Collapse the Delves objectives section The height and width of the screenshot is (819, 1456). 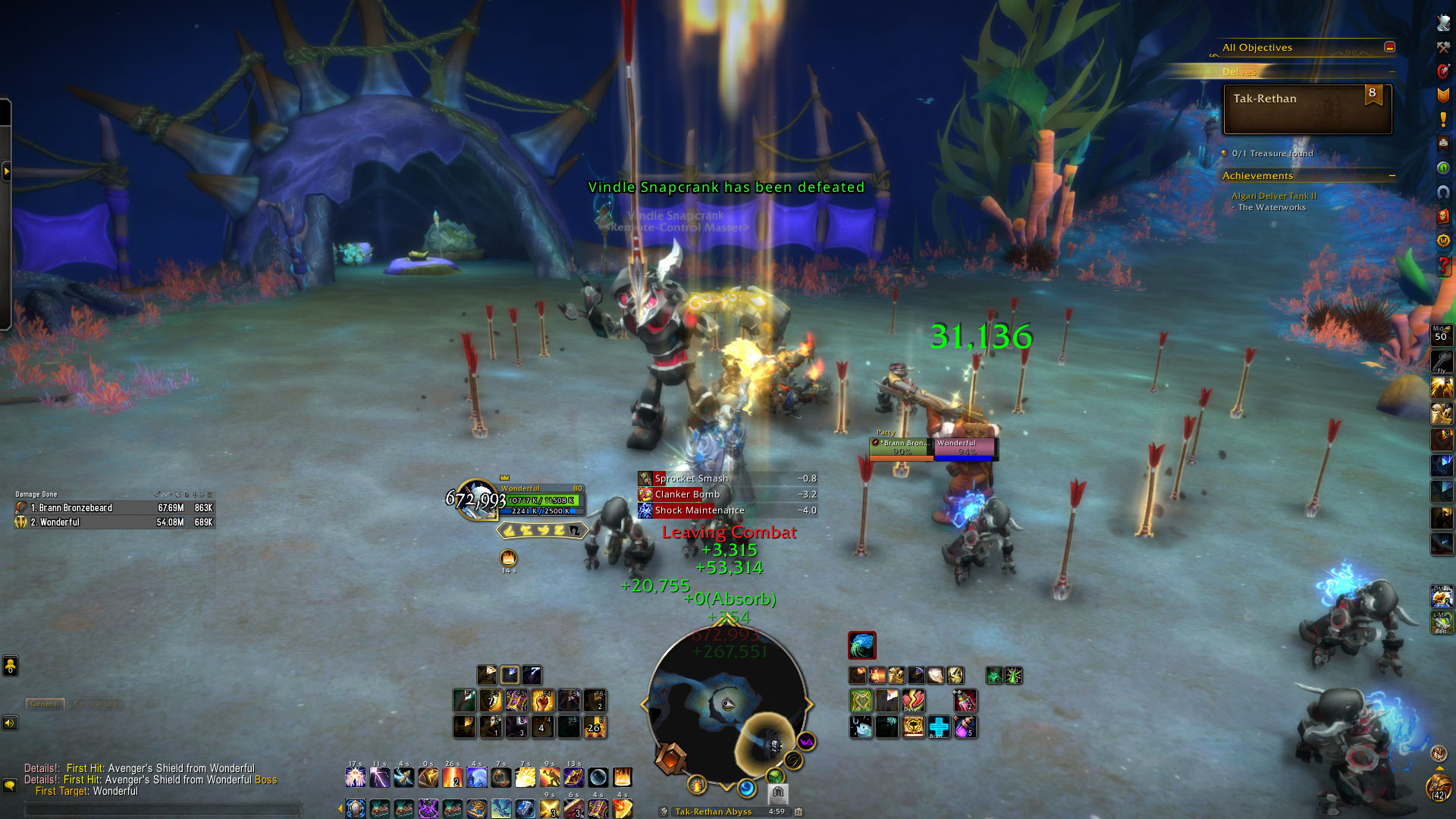(x=1392, y=72)
